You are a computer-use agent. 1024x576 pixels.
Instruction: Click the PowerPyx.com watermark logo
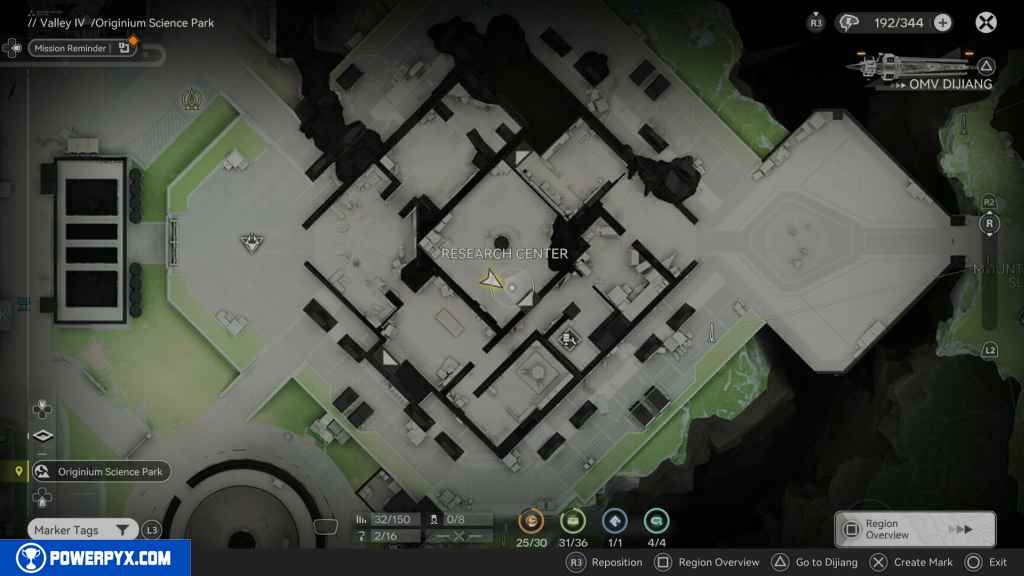(x=95, y=558)
